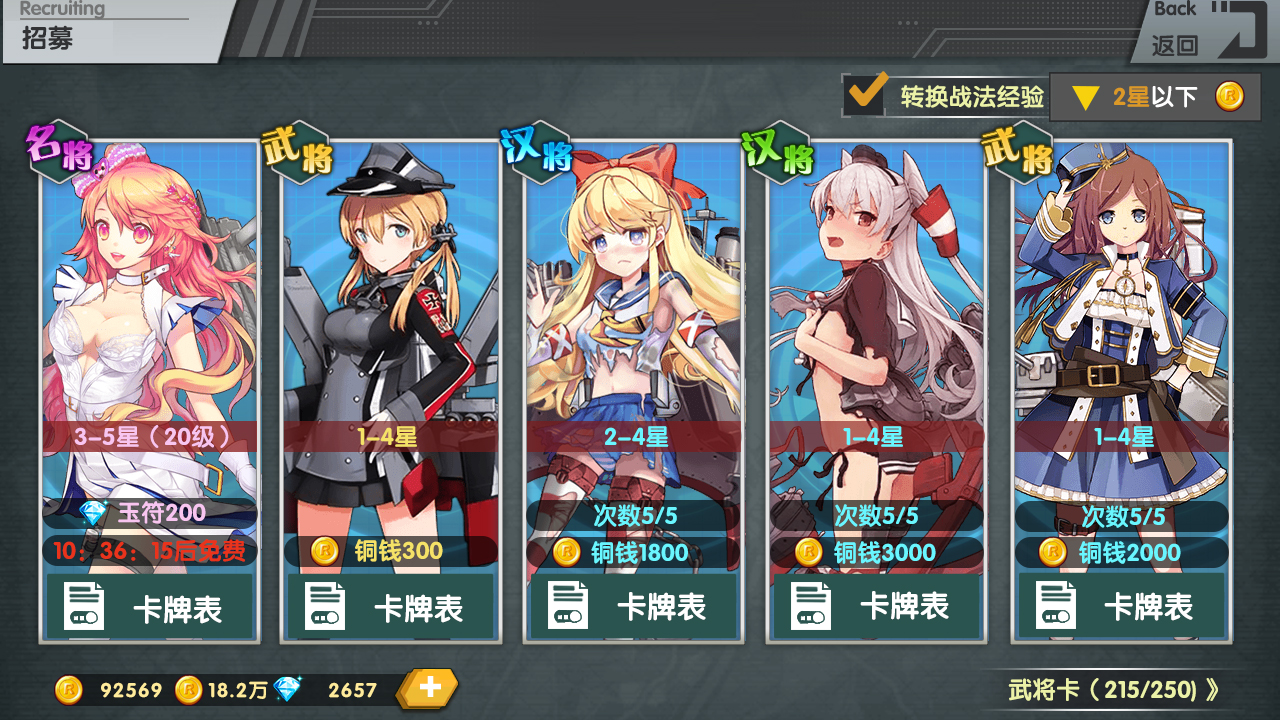This screenshot has height=720, width=1280.
Task: Show 卡牌表 under the 铜钱300 card
Action: click(391, 607)
